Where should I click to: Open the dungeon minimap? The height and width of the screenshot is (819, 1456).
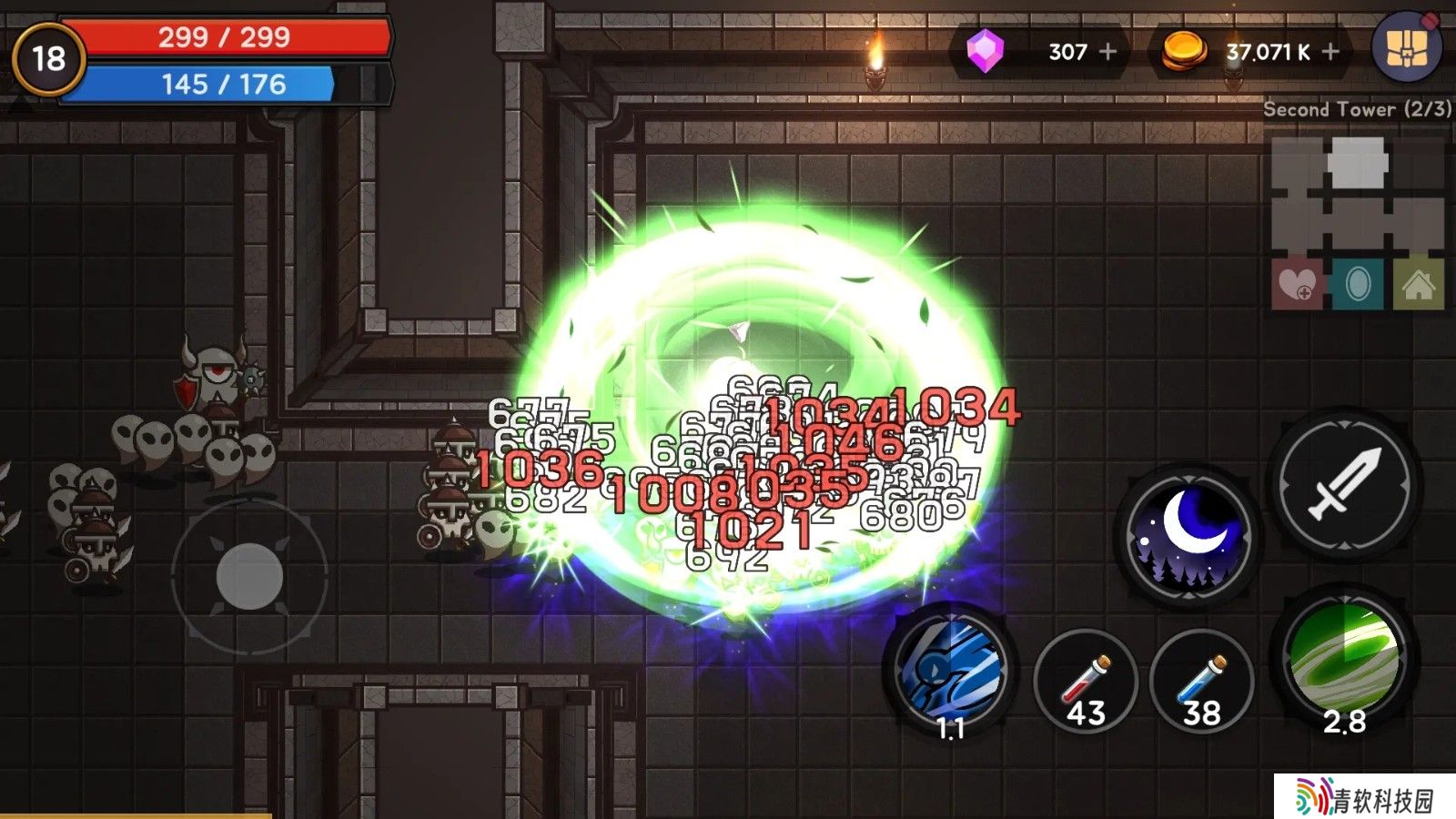[1357, 196]
